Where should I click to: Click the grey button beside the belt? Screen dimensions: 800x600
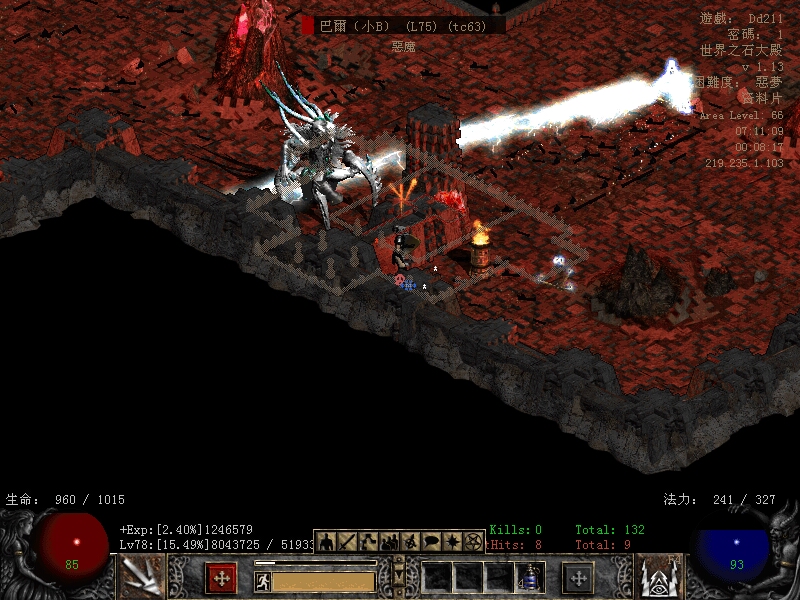click(578, 578)
